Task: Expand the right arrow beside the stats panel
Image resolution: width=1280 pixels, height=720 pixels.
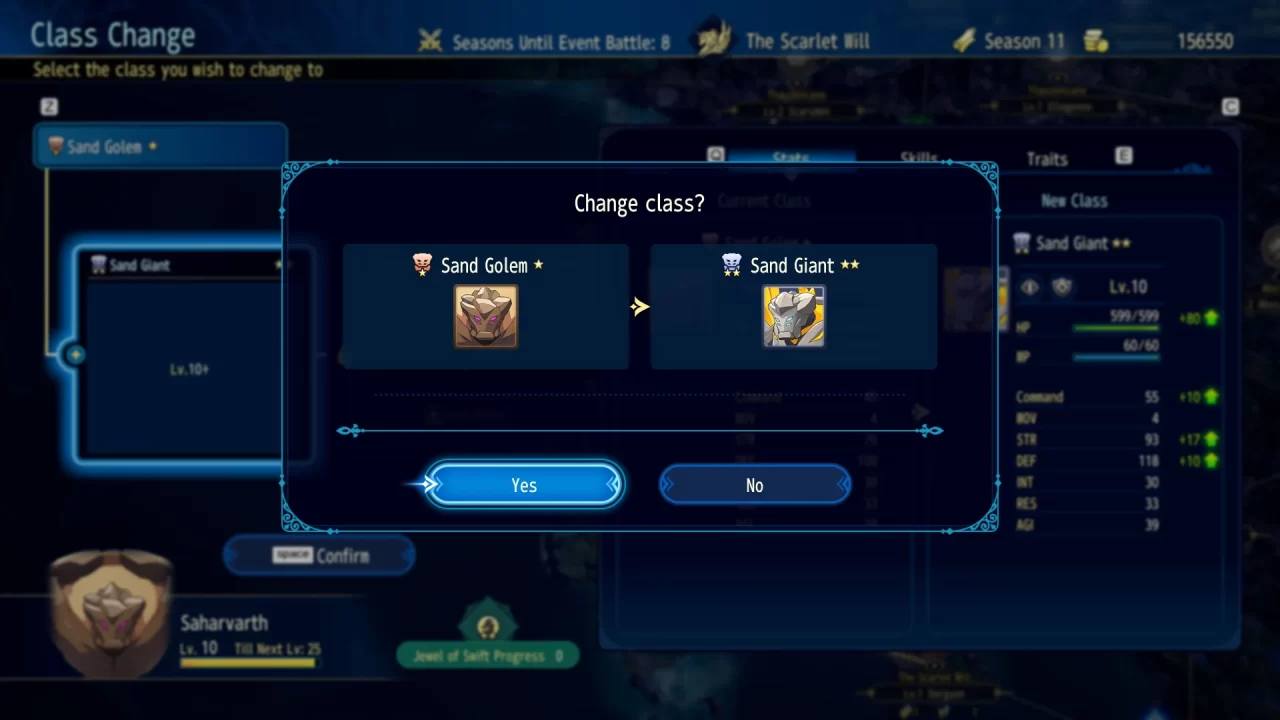Action: tap(921, 411)
